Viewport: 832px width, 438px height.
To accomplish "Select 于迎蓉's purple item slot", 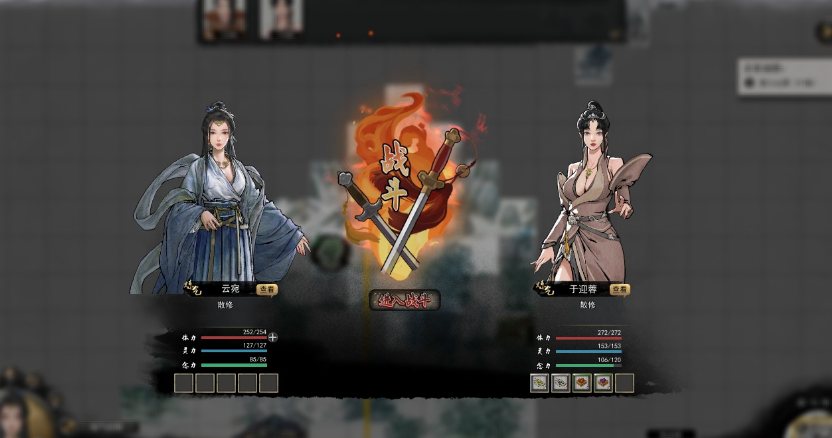I will pyautogui.click(x=603, y=382).
